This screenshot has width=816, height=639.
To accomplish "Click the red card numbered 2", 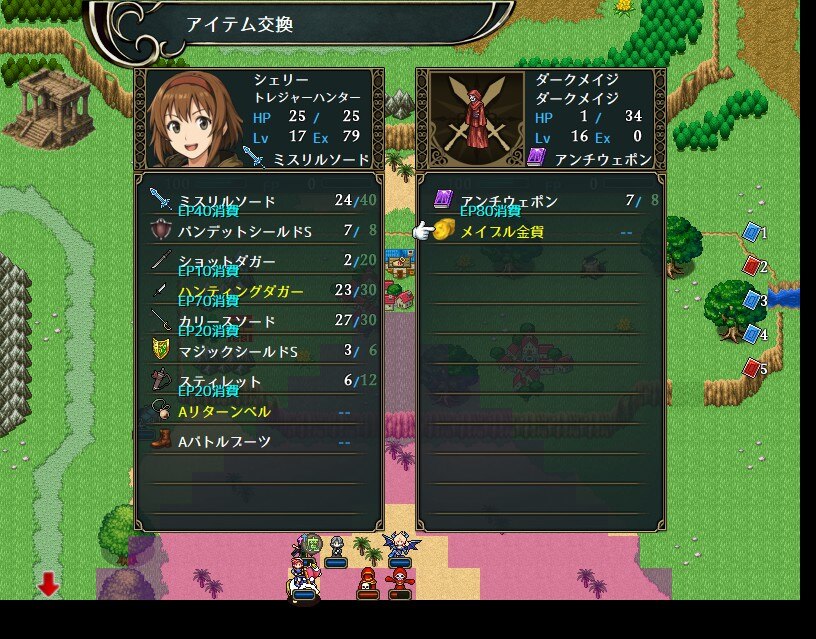I will pos(752,266).
